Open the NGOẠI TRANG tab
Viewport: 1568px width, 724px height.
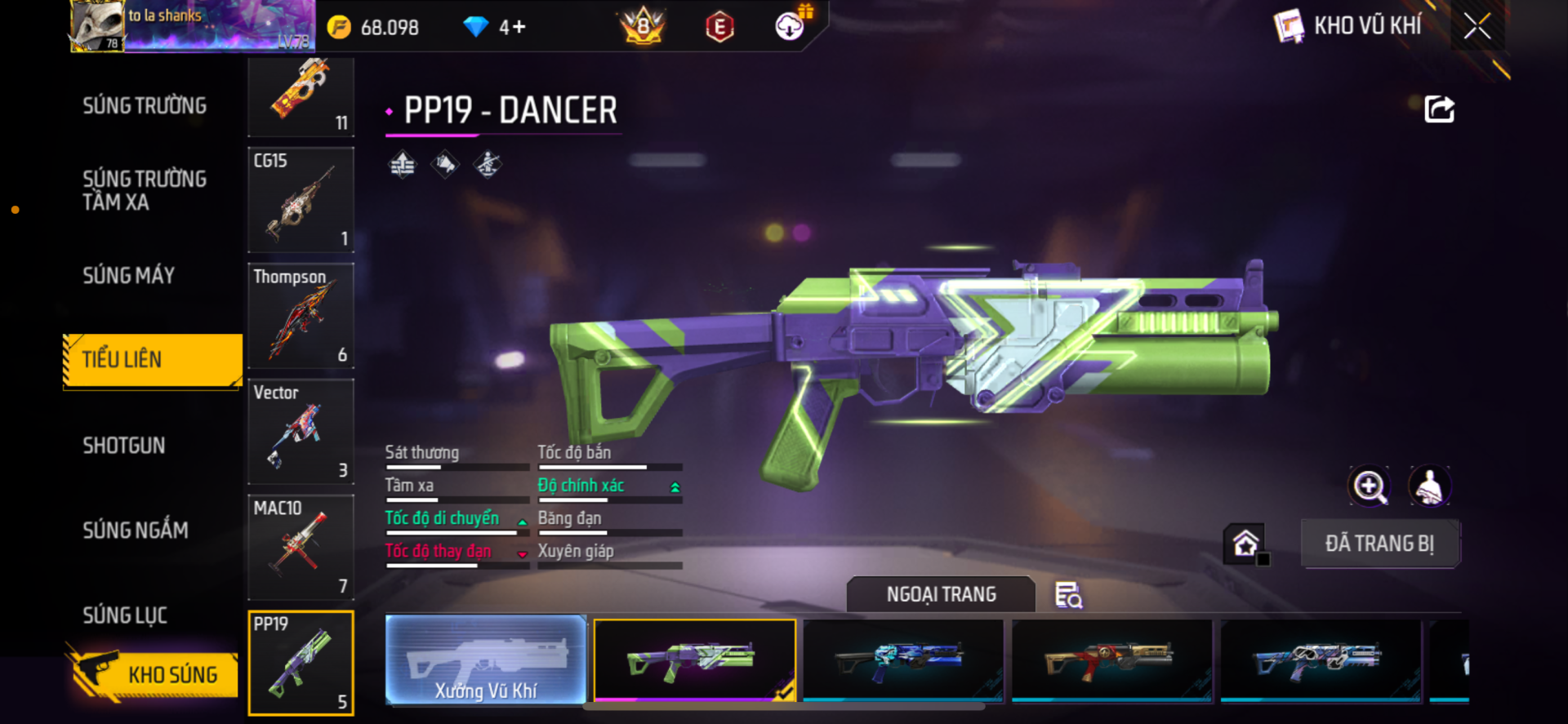tap(941, 594)
